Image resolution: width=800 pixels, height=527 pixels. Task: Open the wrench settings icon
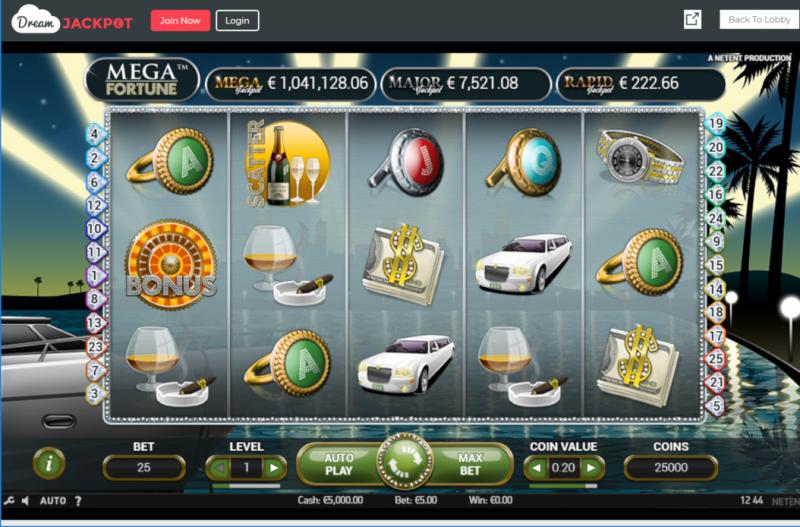(x=9, y=501)
